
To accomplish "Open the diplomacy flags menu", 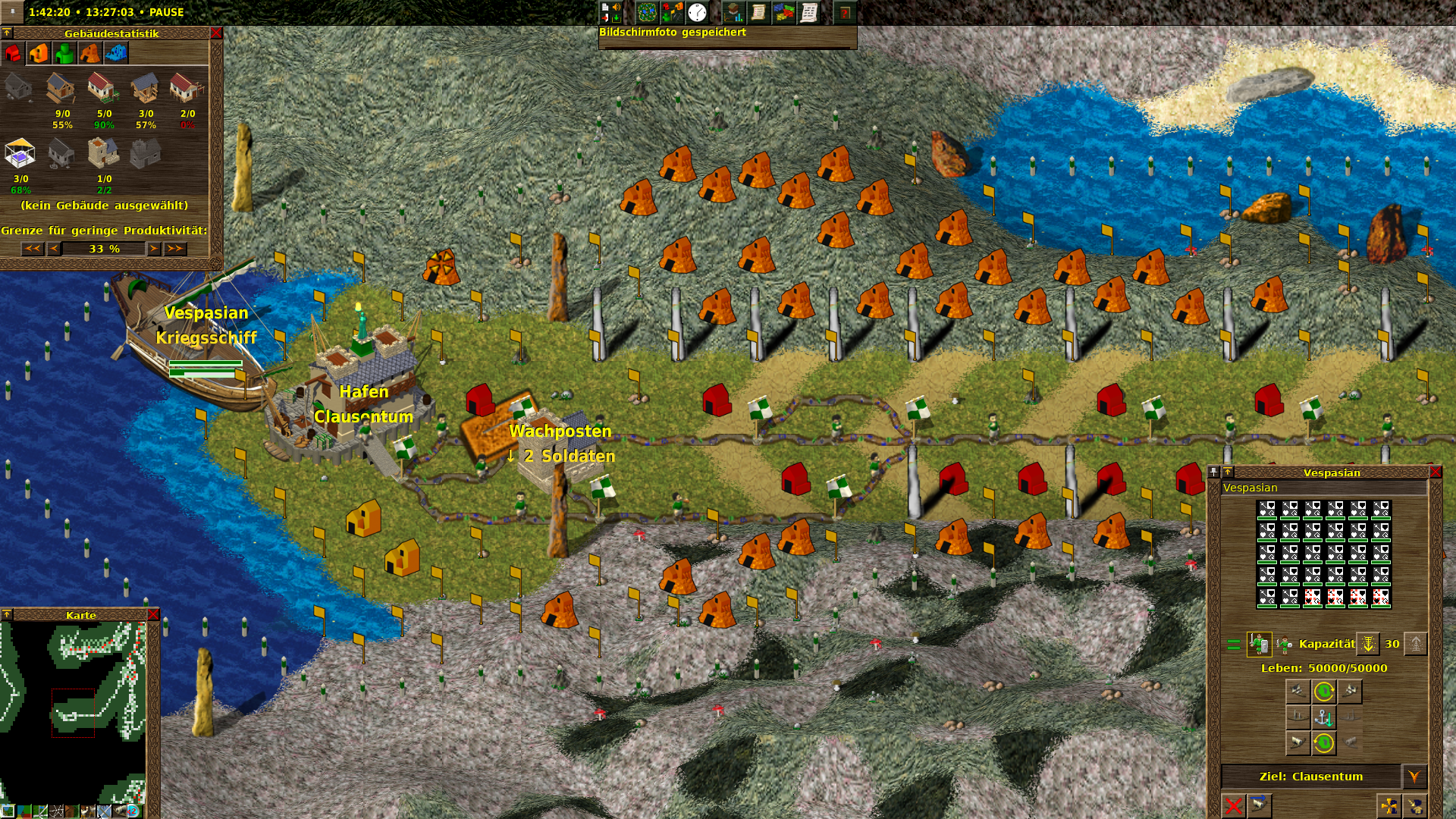I will click(x=783, y=12).
